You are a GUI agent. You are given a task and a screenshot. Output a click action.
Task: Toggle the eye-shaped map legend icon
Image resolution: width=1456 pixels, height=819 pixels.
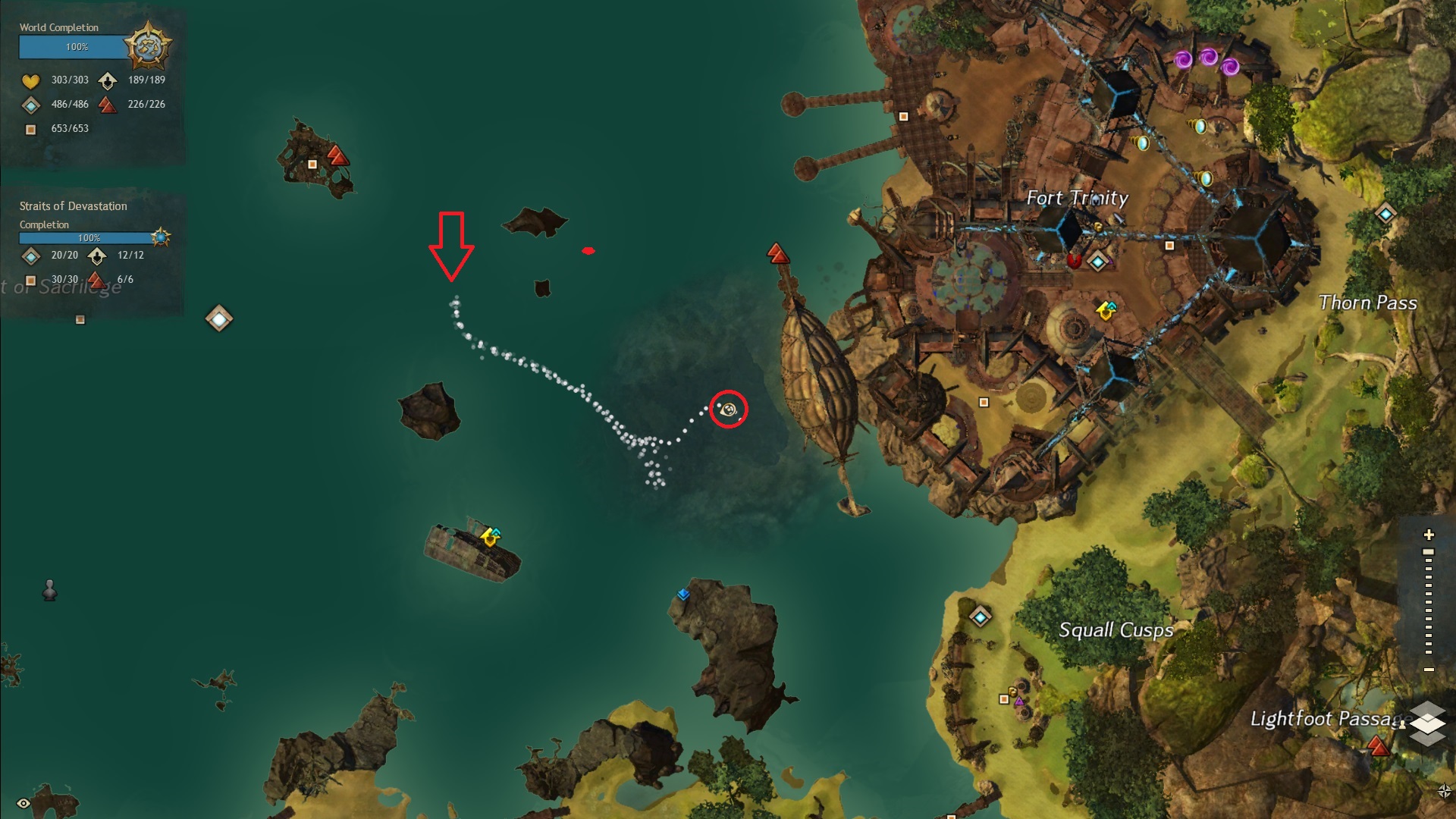tap(24, 803)
